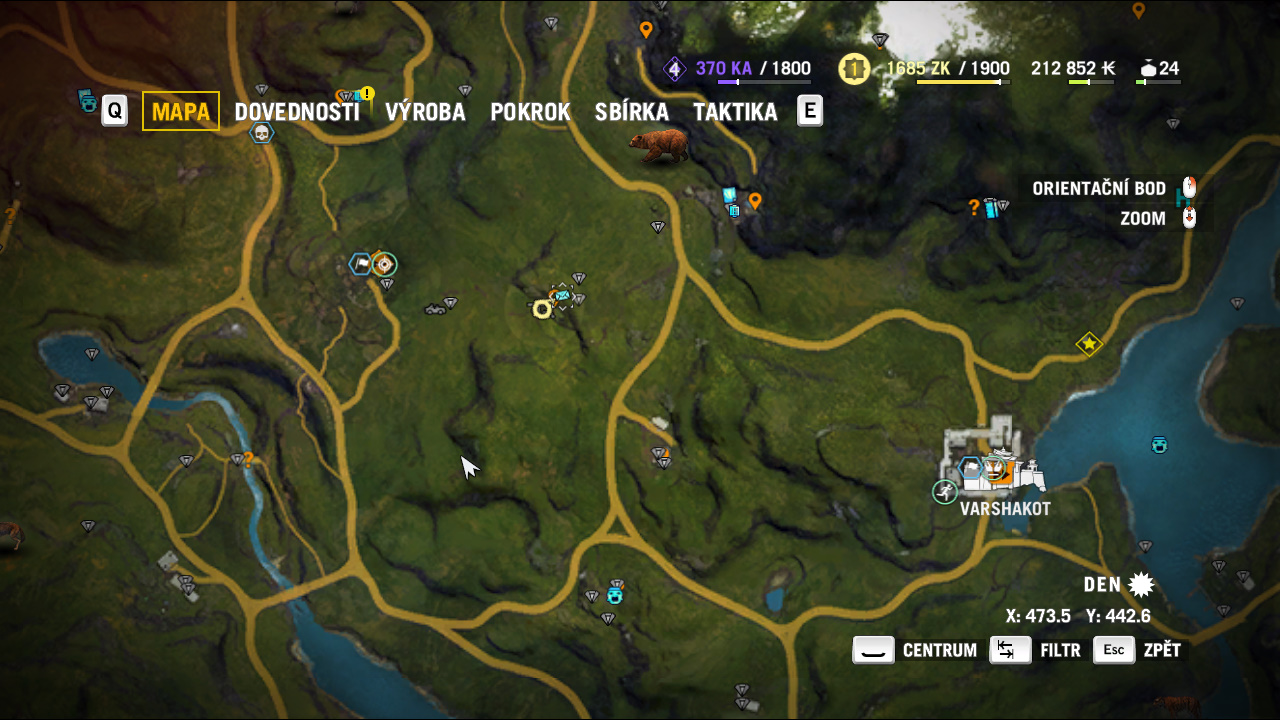
Task: Select the teal mask marker on the lake
Action: coord(1160,444)
